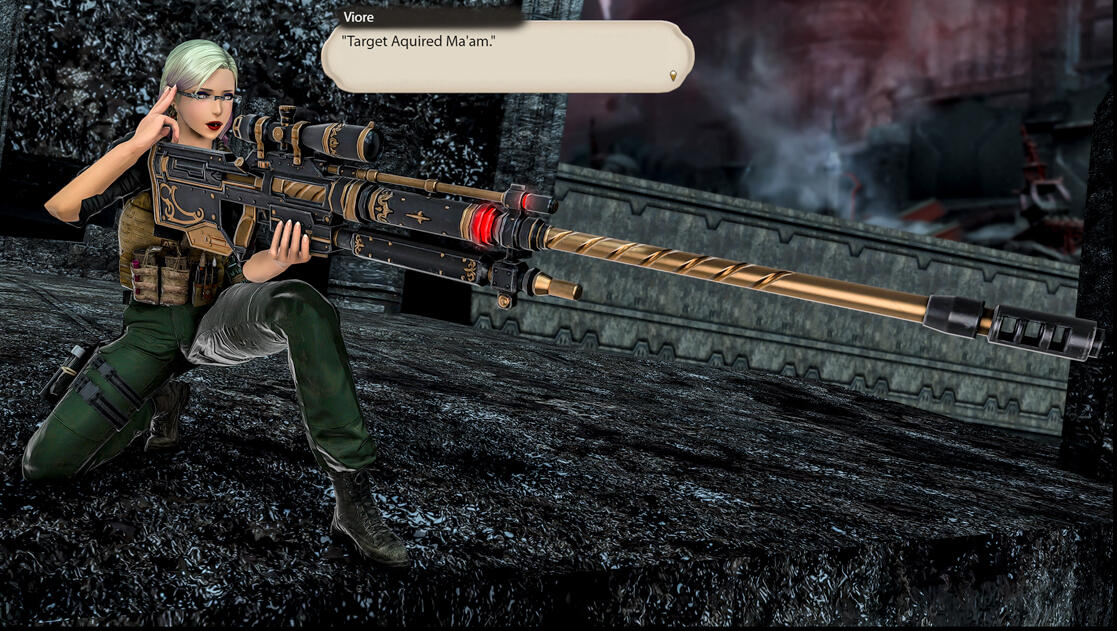
Task: Click Viore's "Target Aquired Ma'am." dialogue box
Action: [507, 57]
